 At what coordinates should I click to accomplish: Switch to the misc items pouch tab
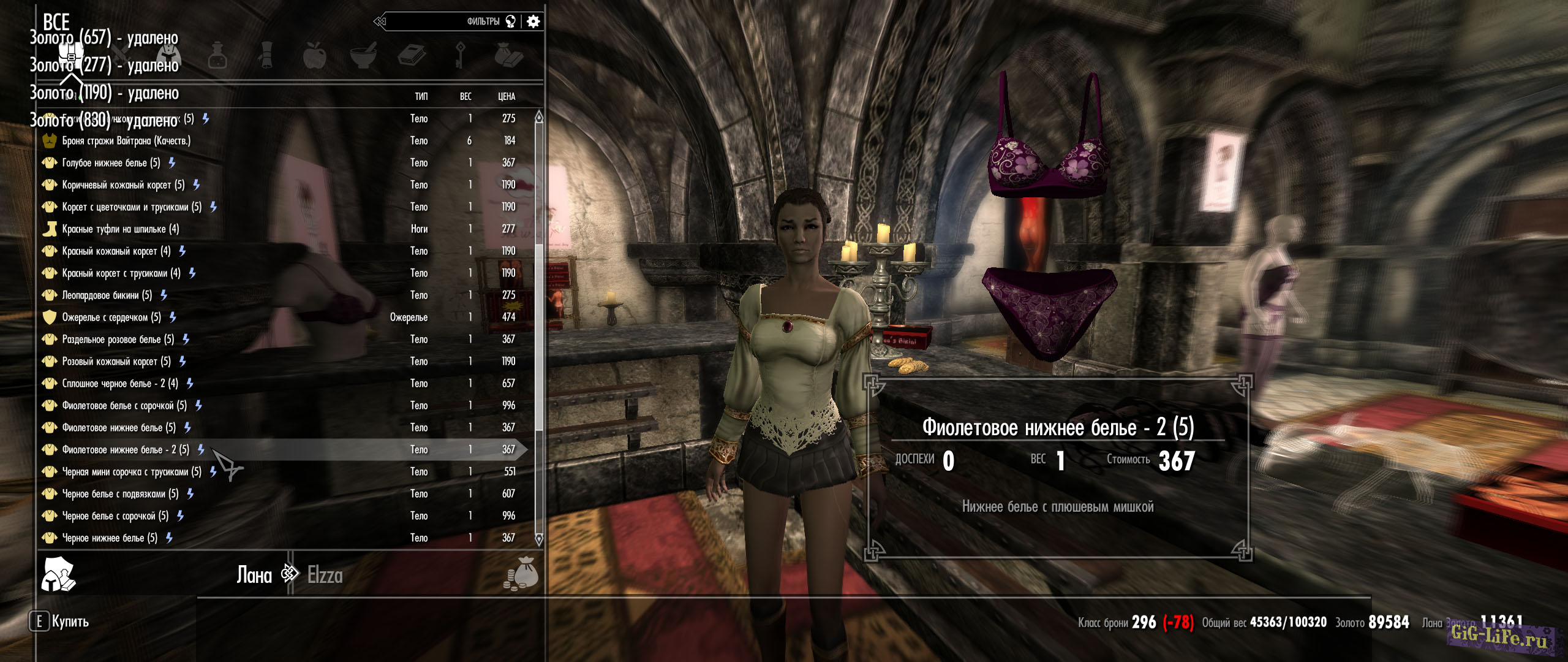pos(508,55)
